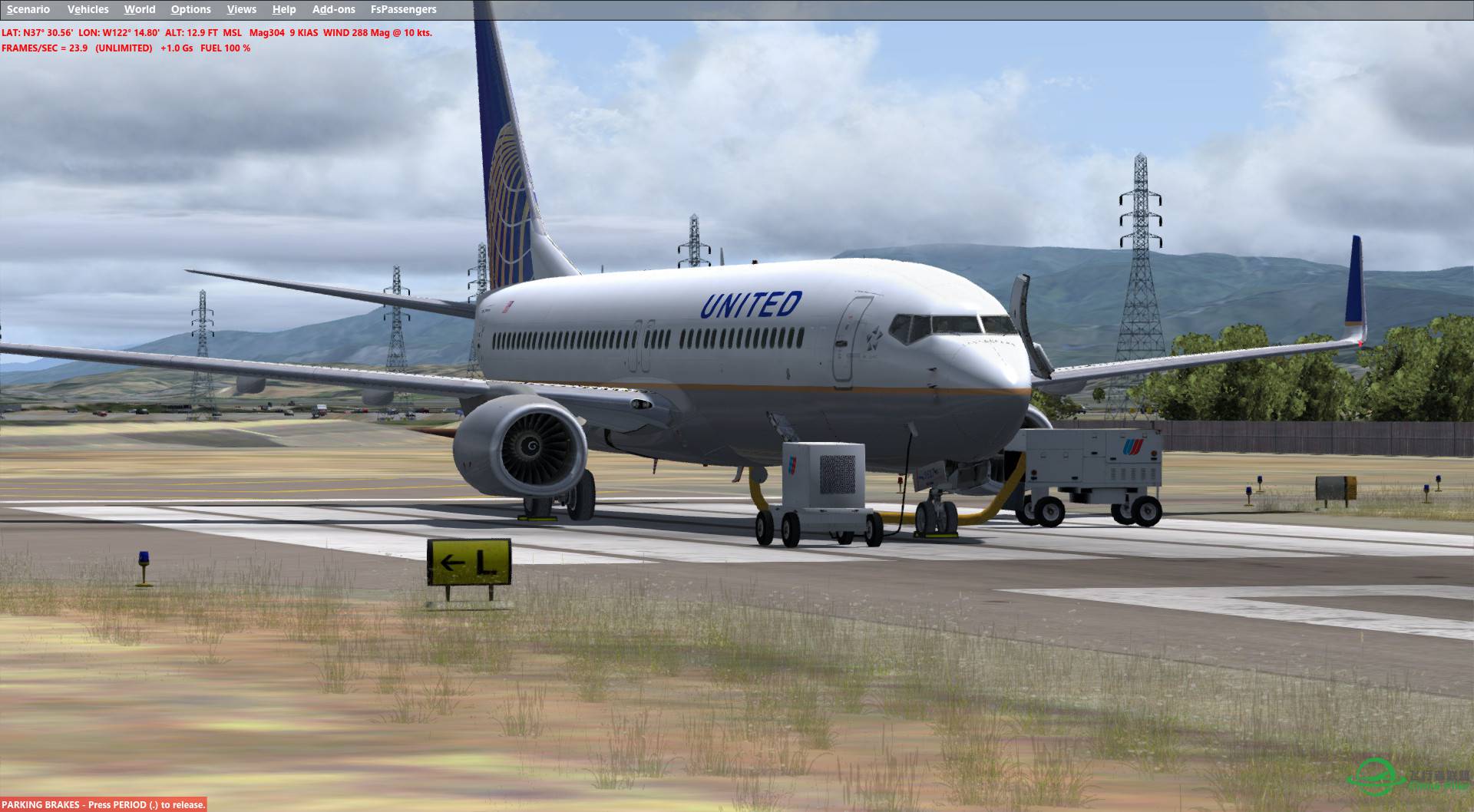Open the FsPassengers menu
The width and height of the screenshot is (1474, 812).
(x=402, y=9)
